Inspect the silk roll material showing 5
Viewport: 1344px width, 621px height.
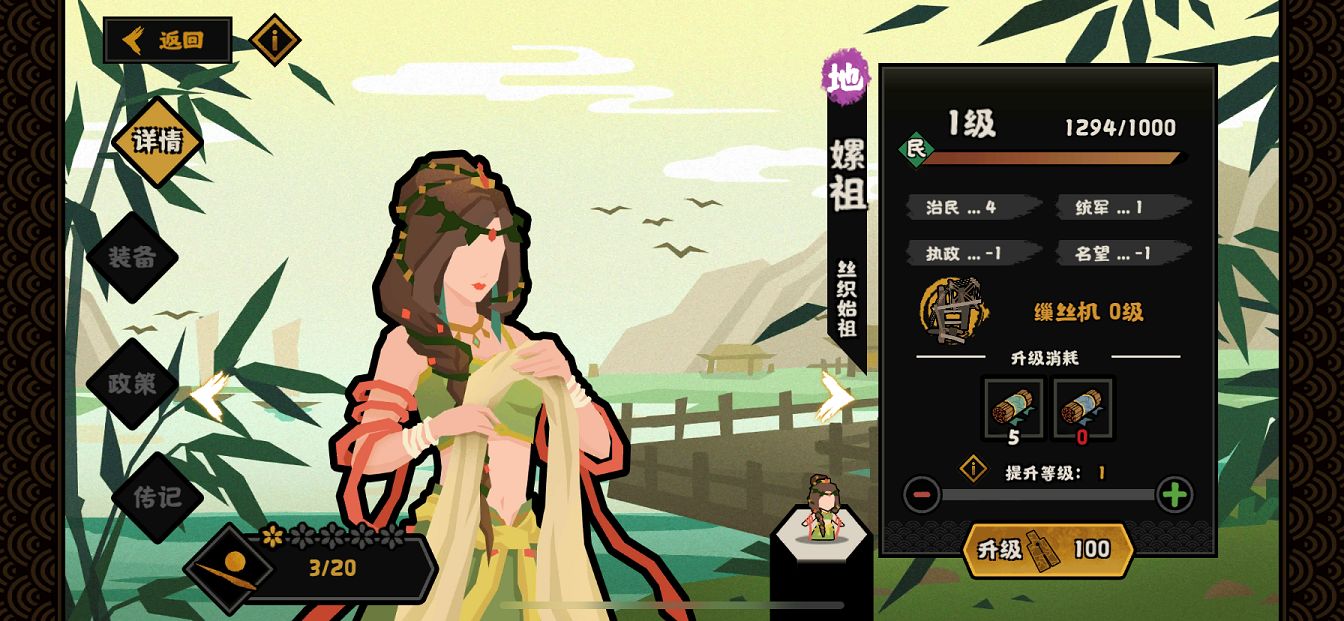click(1013, 408)
